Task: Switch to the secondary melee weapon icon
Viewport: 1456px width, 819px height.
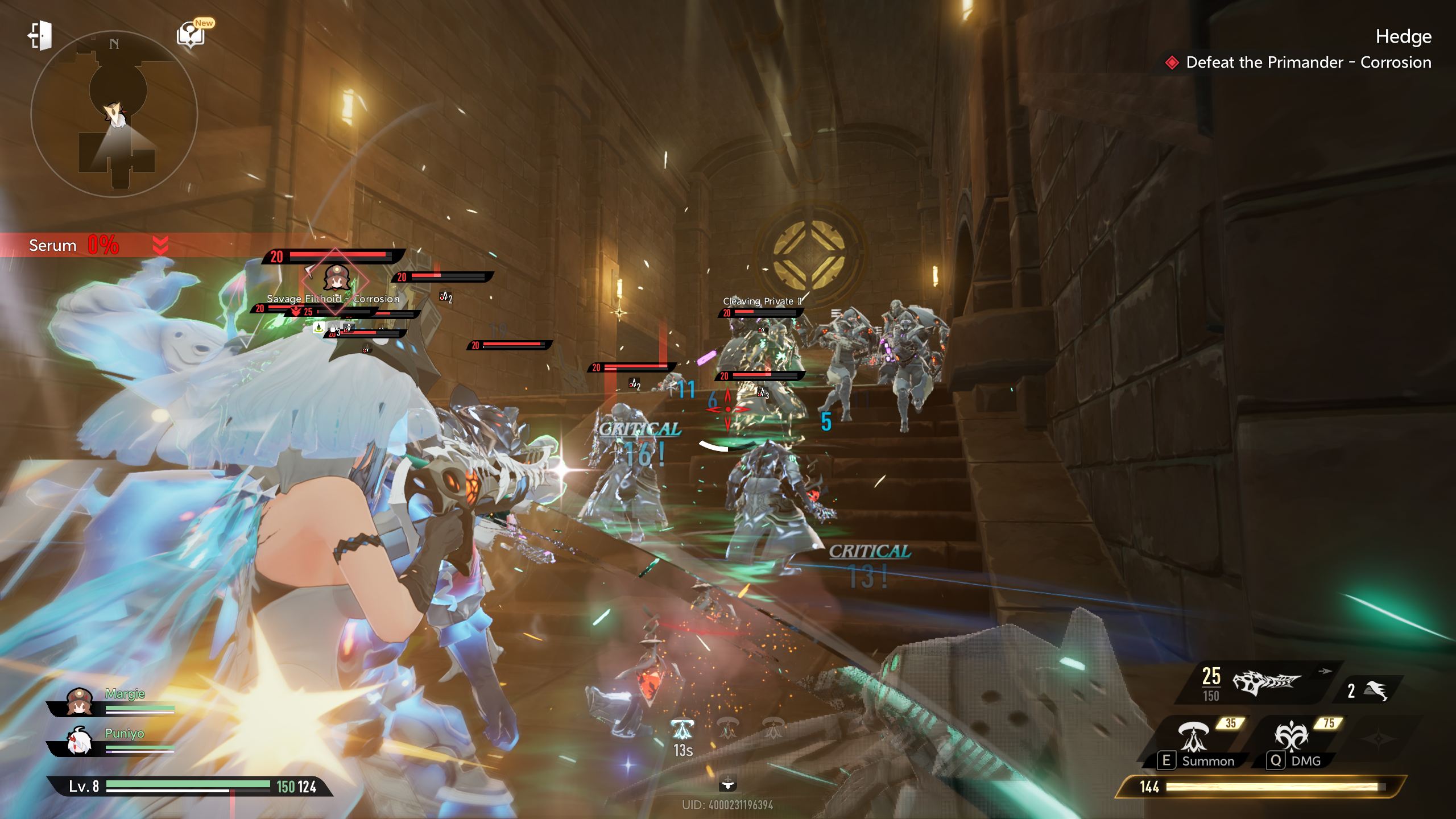Action: (x=1375, y=690)
